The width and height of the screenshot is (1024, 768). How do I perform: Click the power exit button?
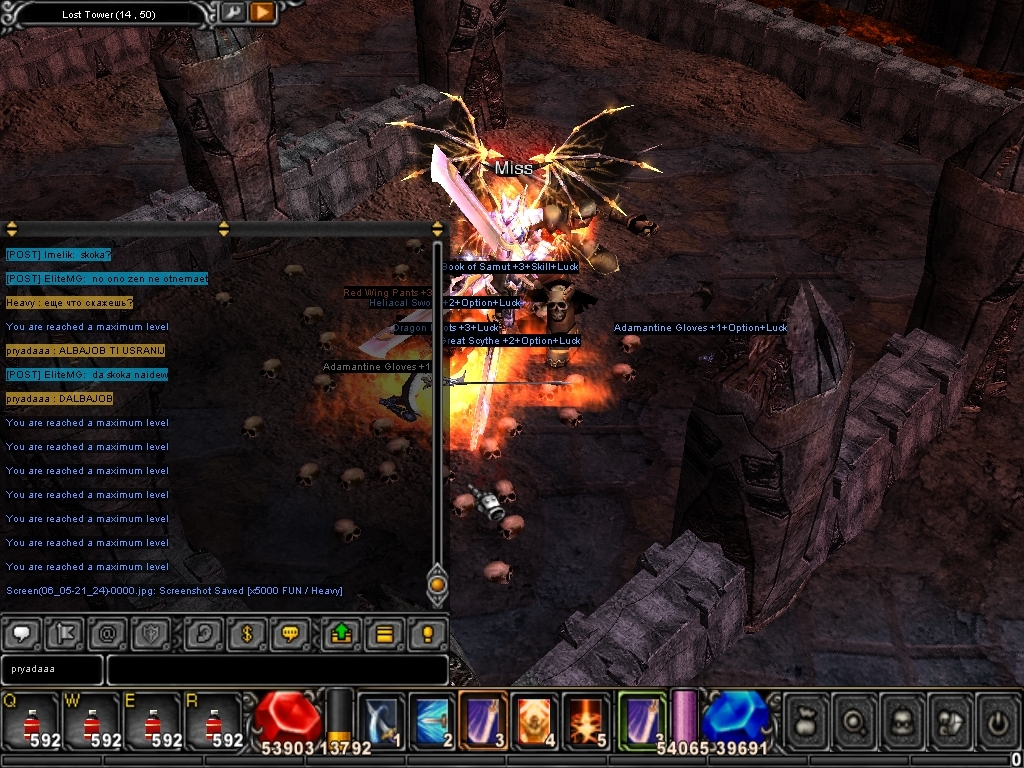click(997, 720)
